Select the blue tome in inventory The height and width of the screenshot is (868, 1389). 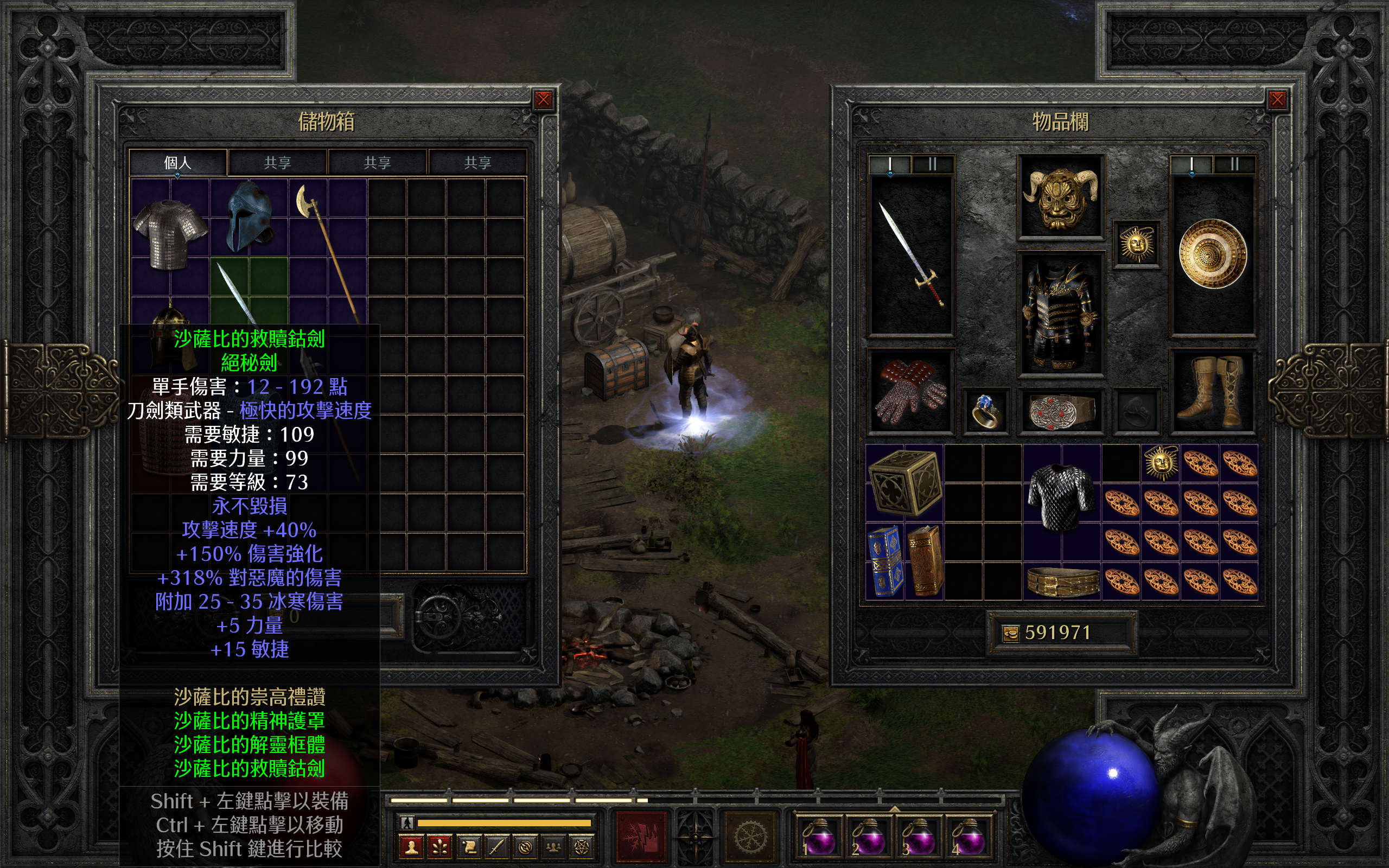(884, 561)
